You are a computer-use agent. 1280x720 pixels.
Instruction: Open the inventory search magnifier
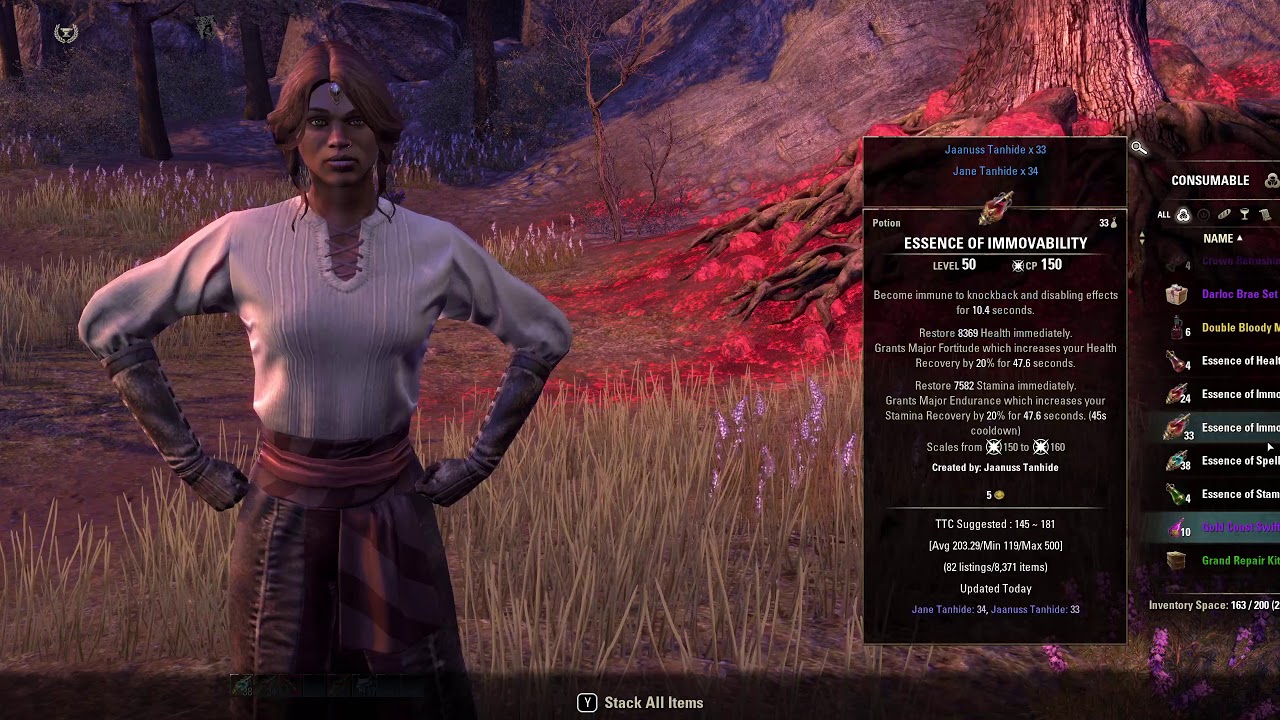click(1139, 149)
